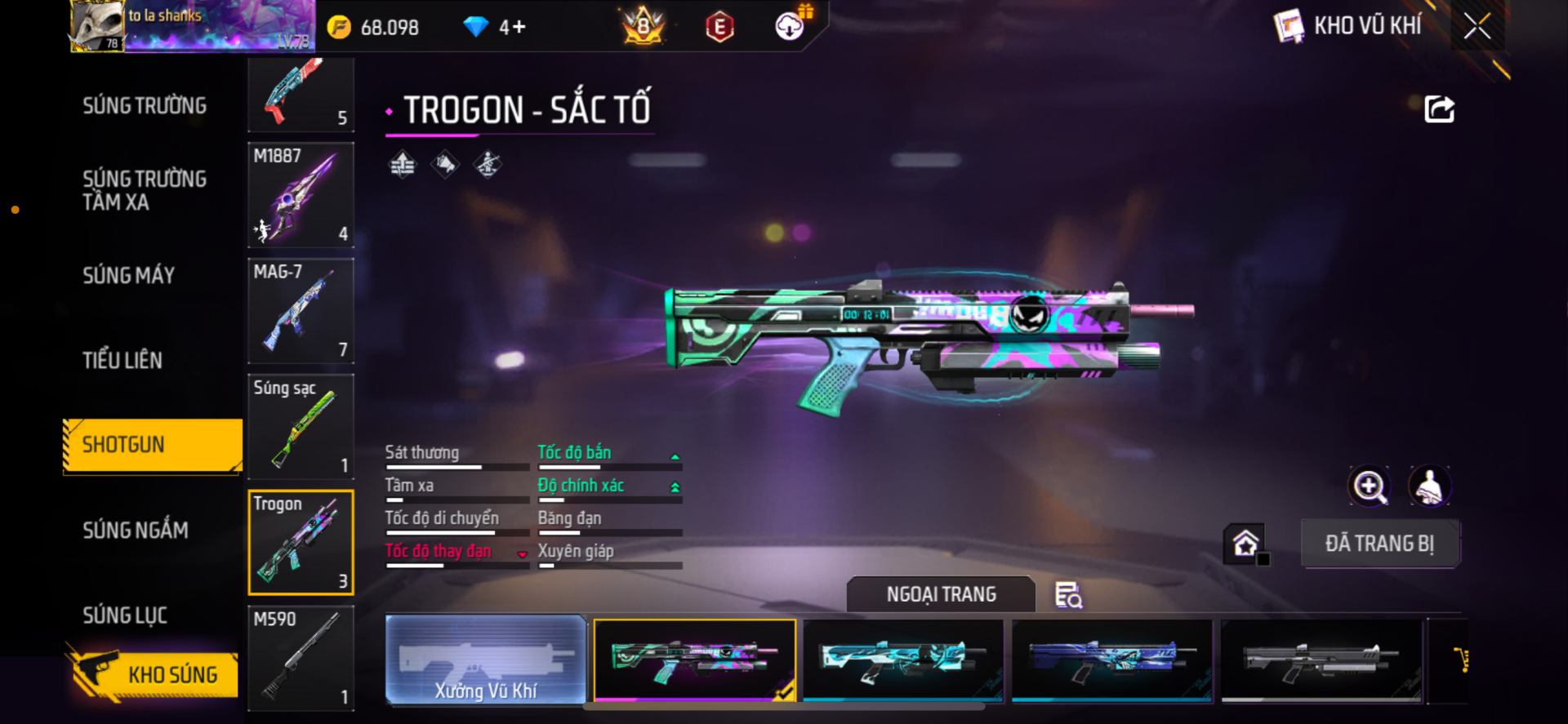Select the M1887 weapon slot

coord(301,195)
